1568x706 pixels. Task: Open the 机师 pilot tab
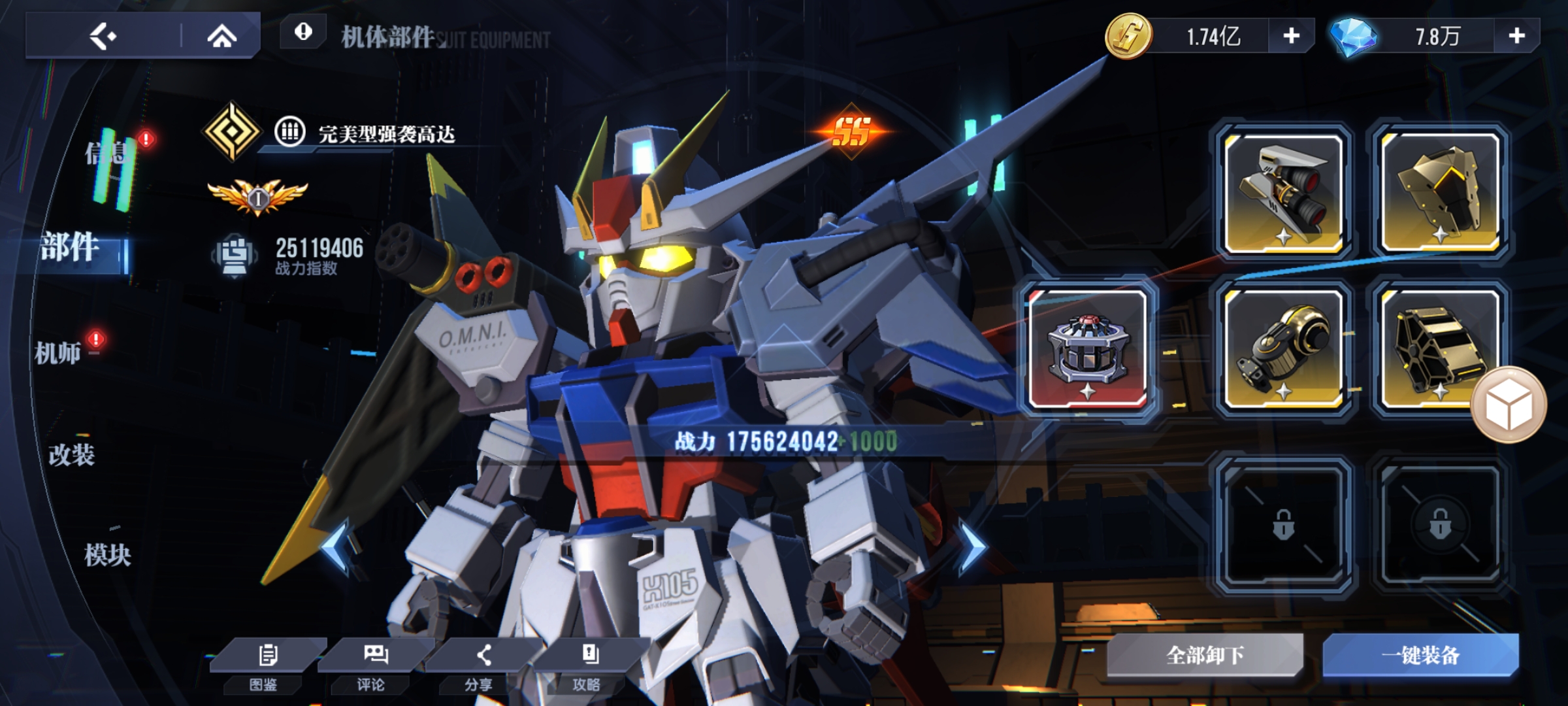(x=57, y=353)
